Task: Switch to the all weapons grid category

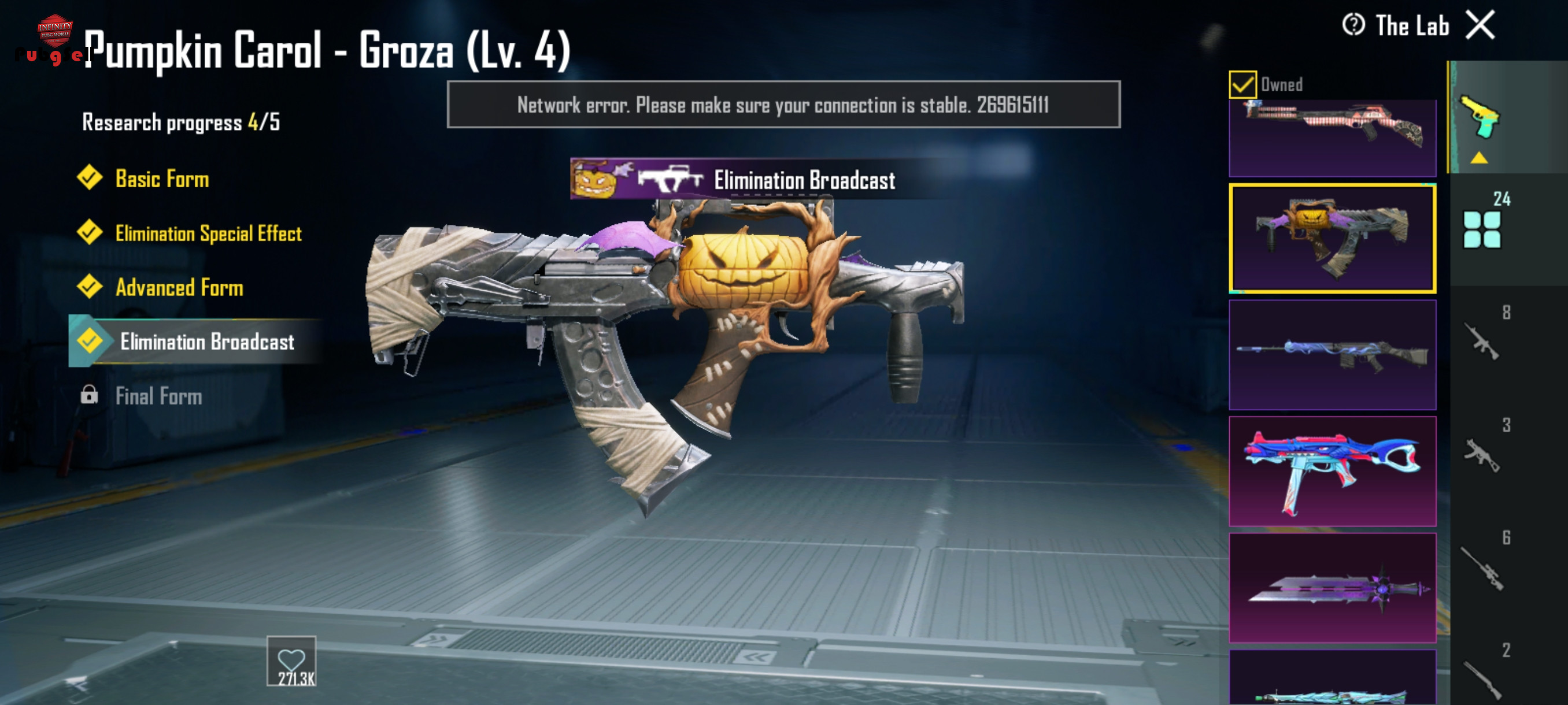Action: point(1482,229)
